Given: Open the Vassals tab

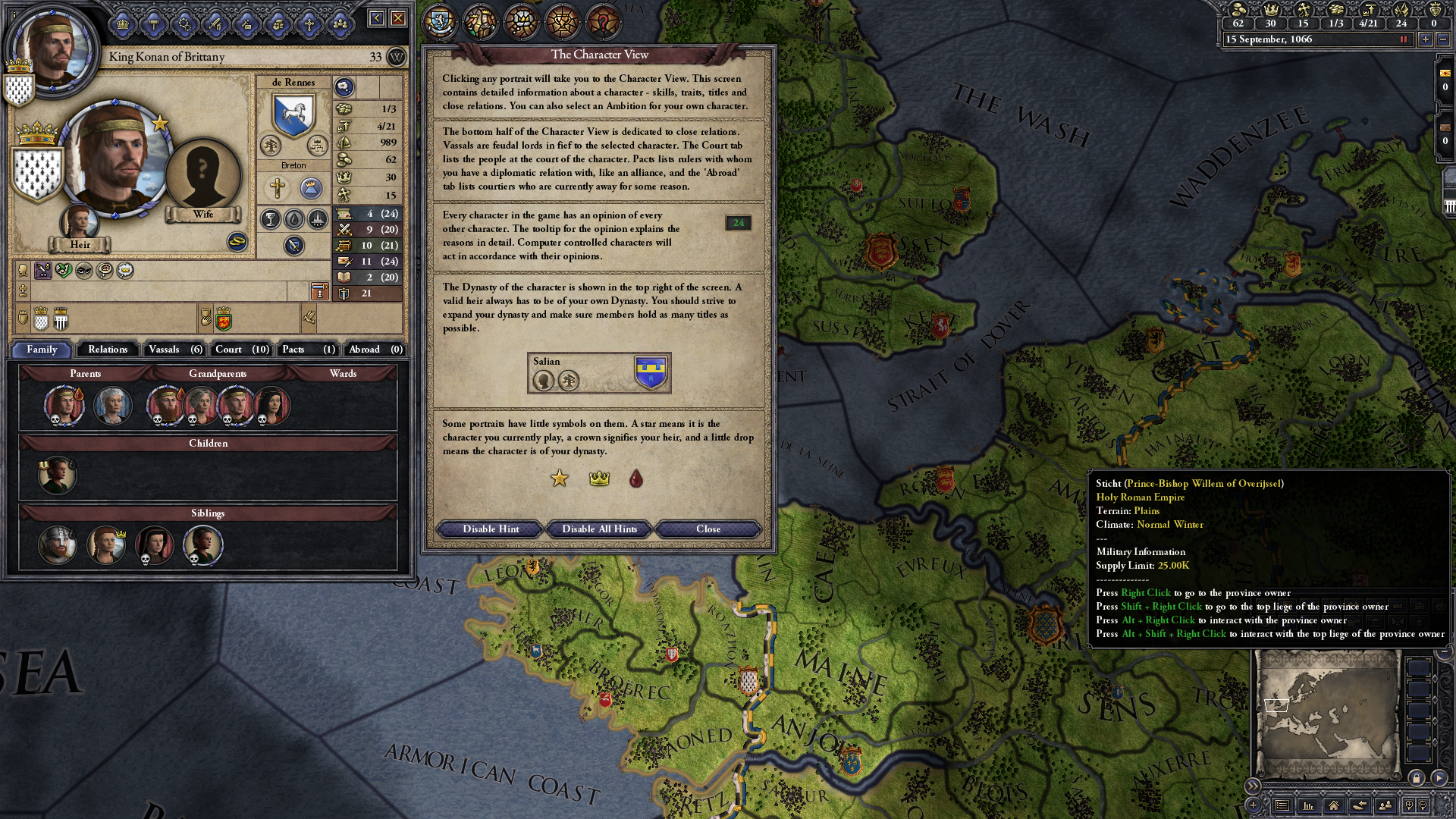Looking at the screenshot, I should point(175,350).
